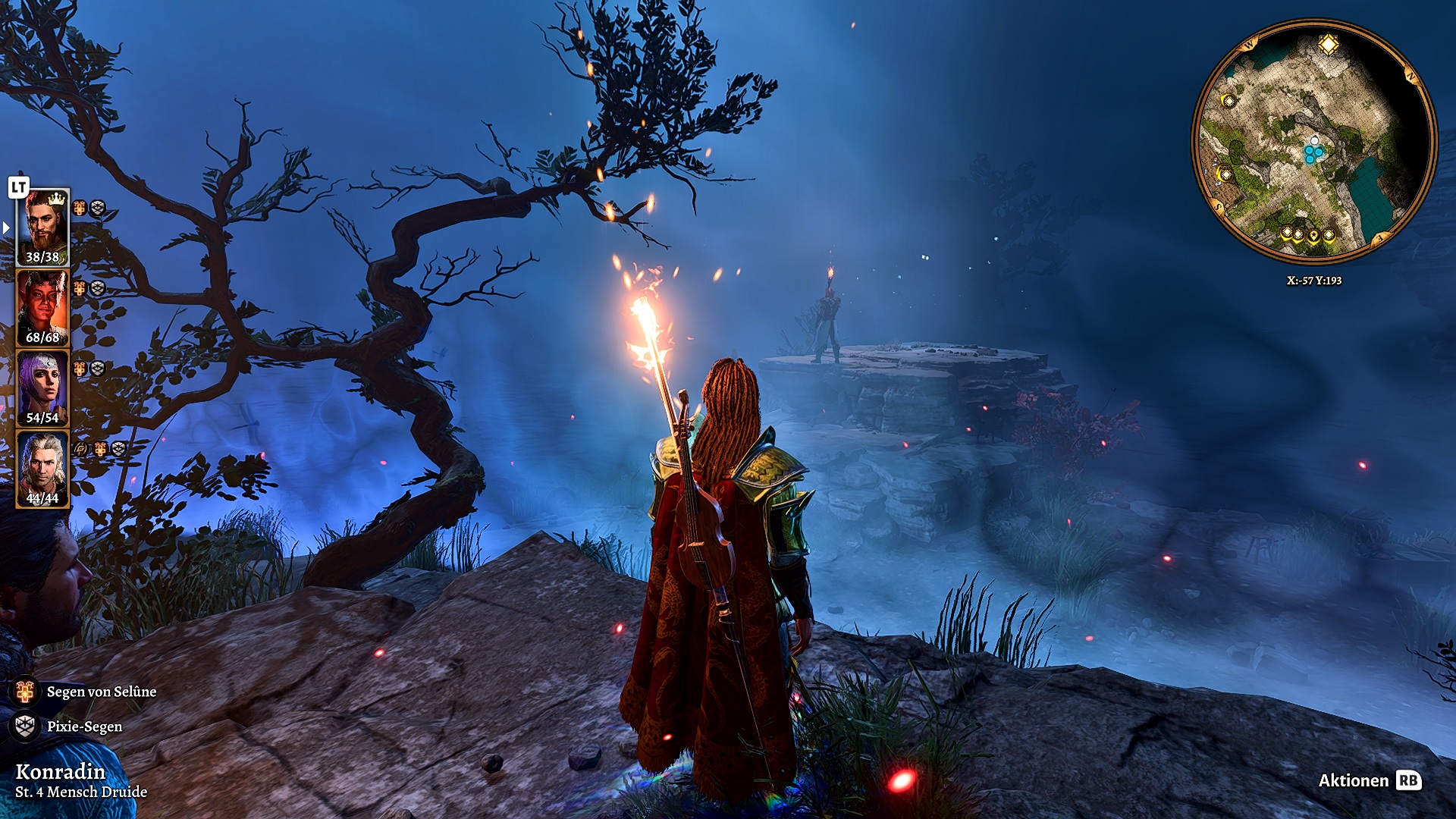Open the circular minimap
1456x819 pixels.
tap(1314, 142)
